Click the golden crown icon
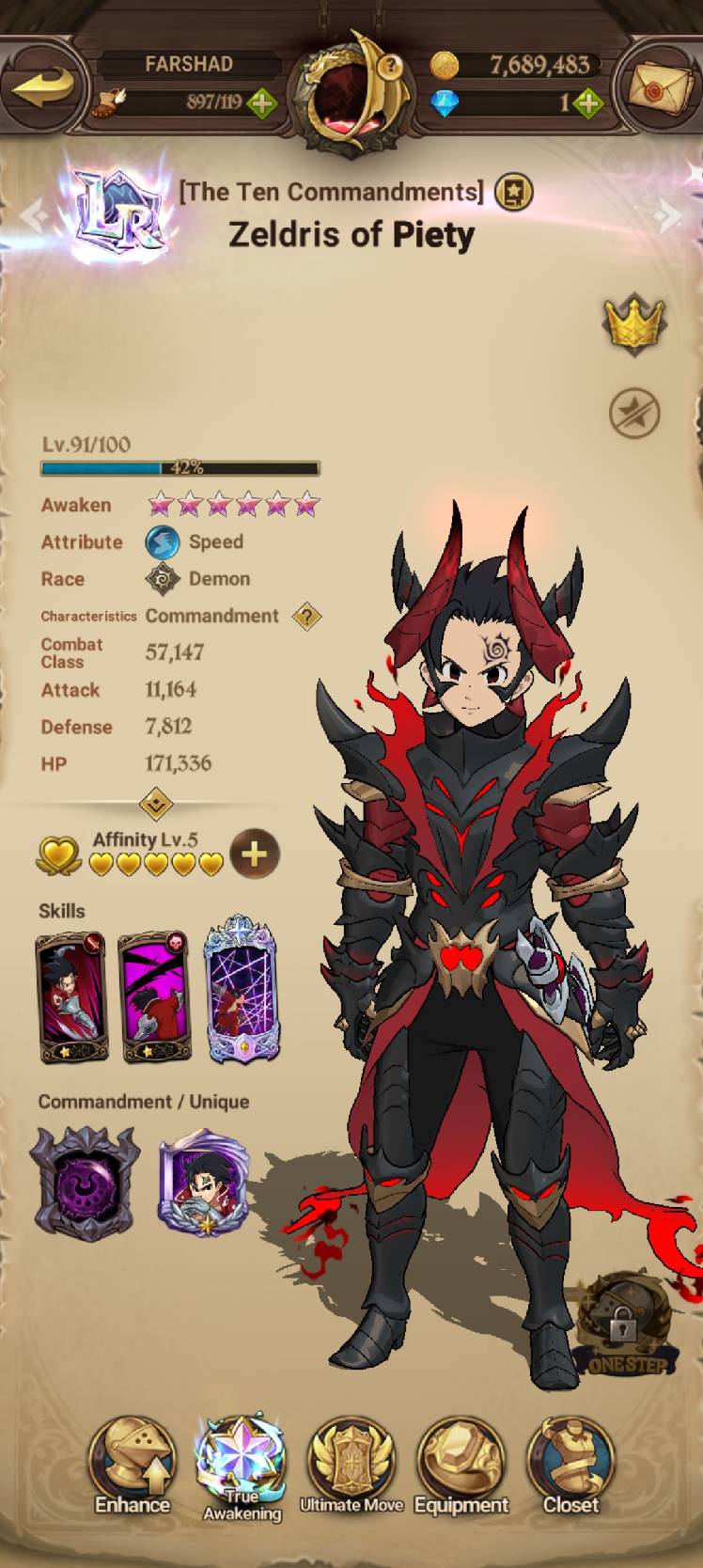Viewport: 703px width, 1568px height. pos(633,323)
